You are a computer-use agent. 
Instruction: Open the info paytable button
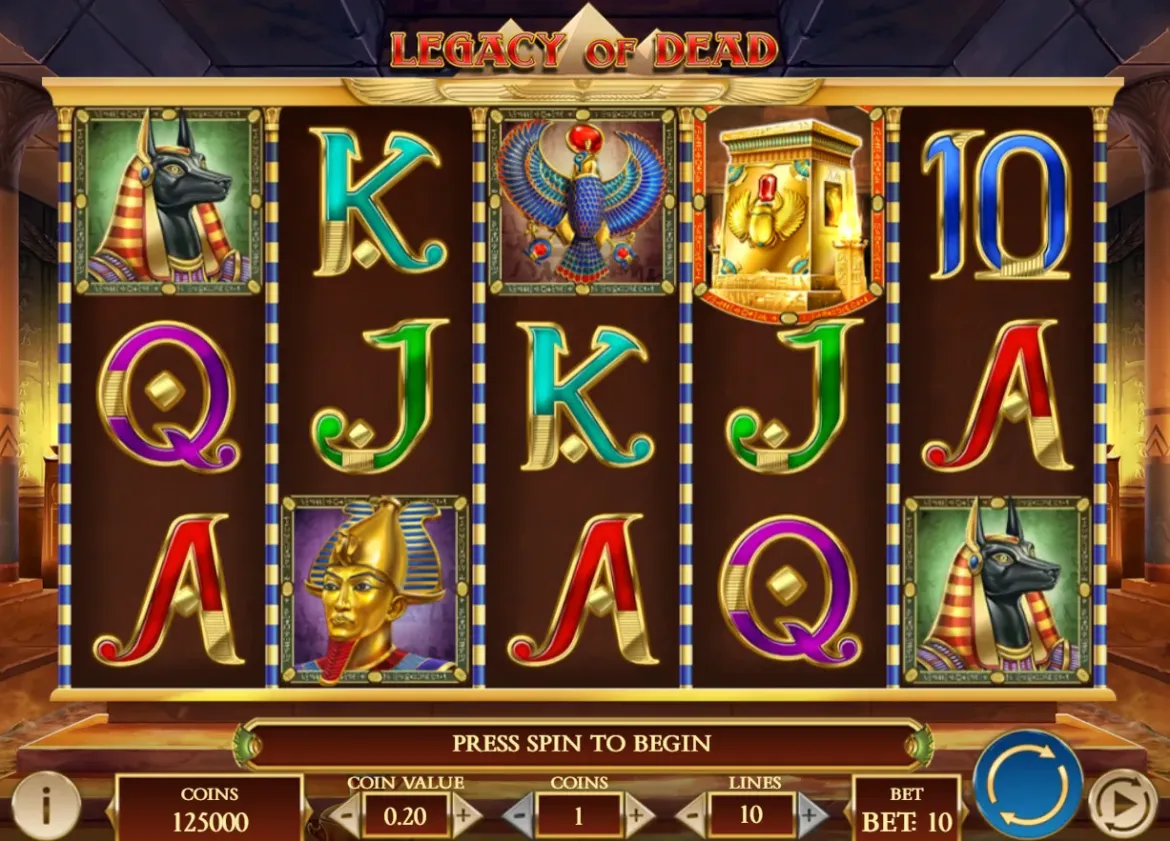tap(46, 804)
